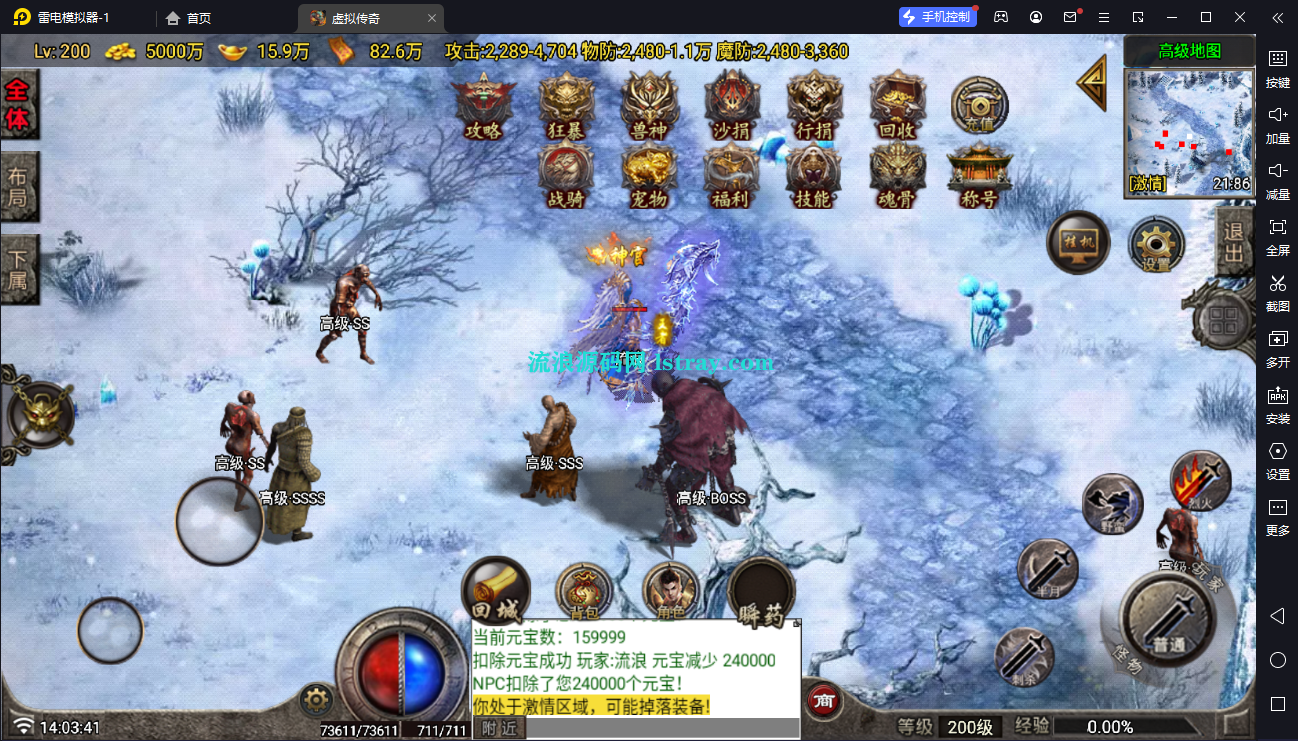Viewport: 1298px width, 741px height.
Task: Open the 充值 recharge coin button
Action: [x=979, y=104]
